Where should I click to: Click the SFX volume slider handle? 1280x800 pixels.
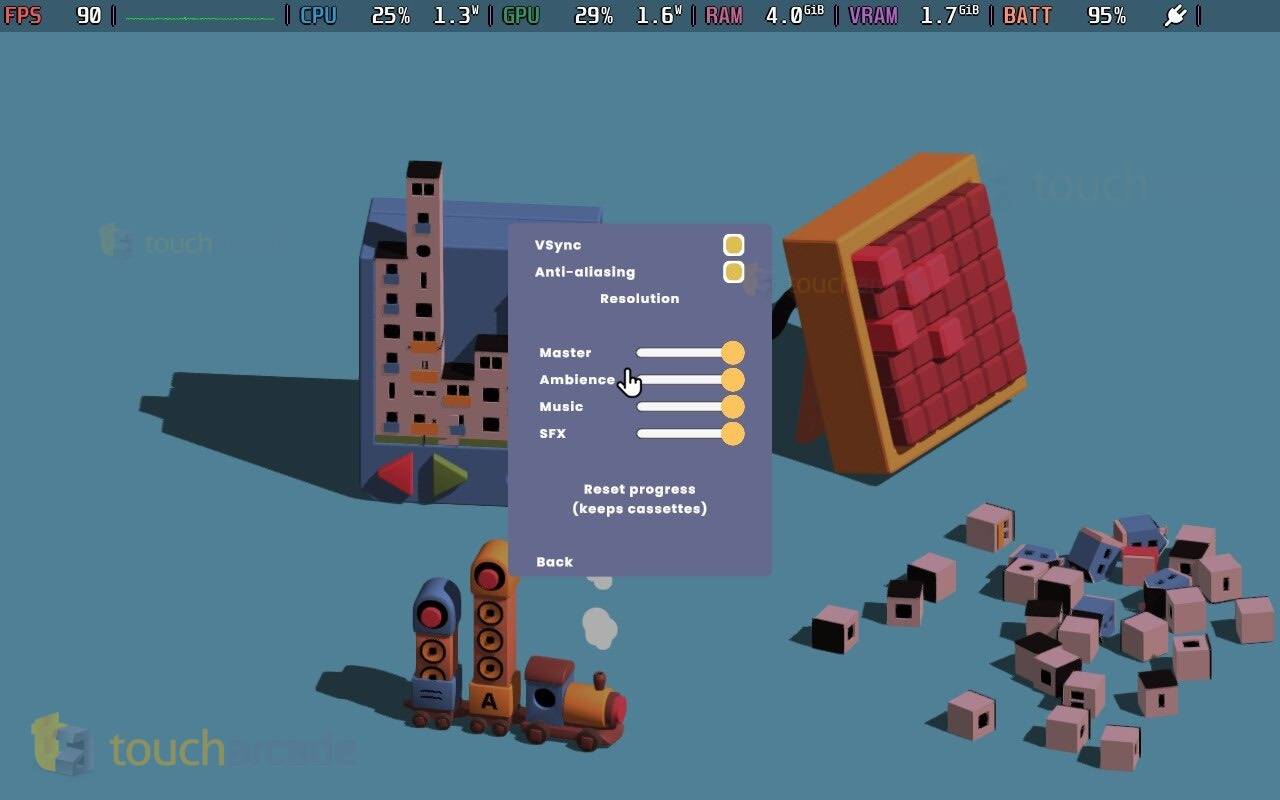pyautogui.click(x=732, y=433)
